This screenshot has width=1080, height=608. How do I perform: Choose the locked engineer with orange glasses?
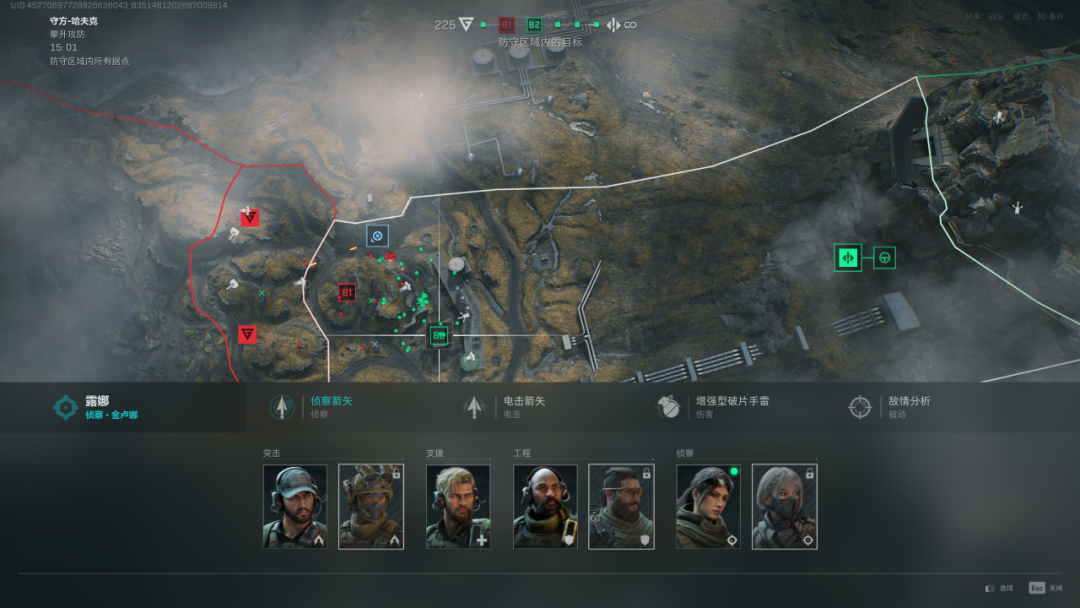tap(621, 506)
